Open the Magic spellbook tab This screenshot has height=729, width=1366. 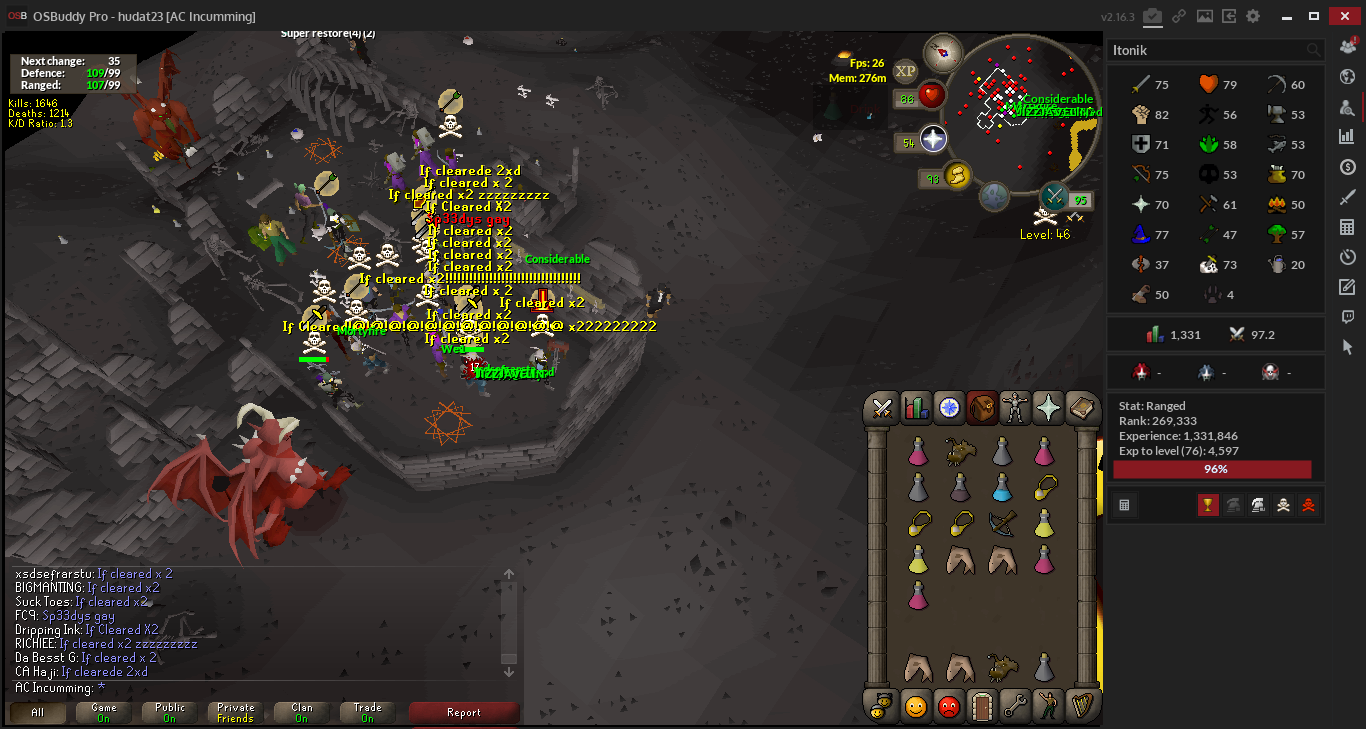pyautogui.click(x=1081, y=407)
